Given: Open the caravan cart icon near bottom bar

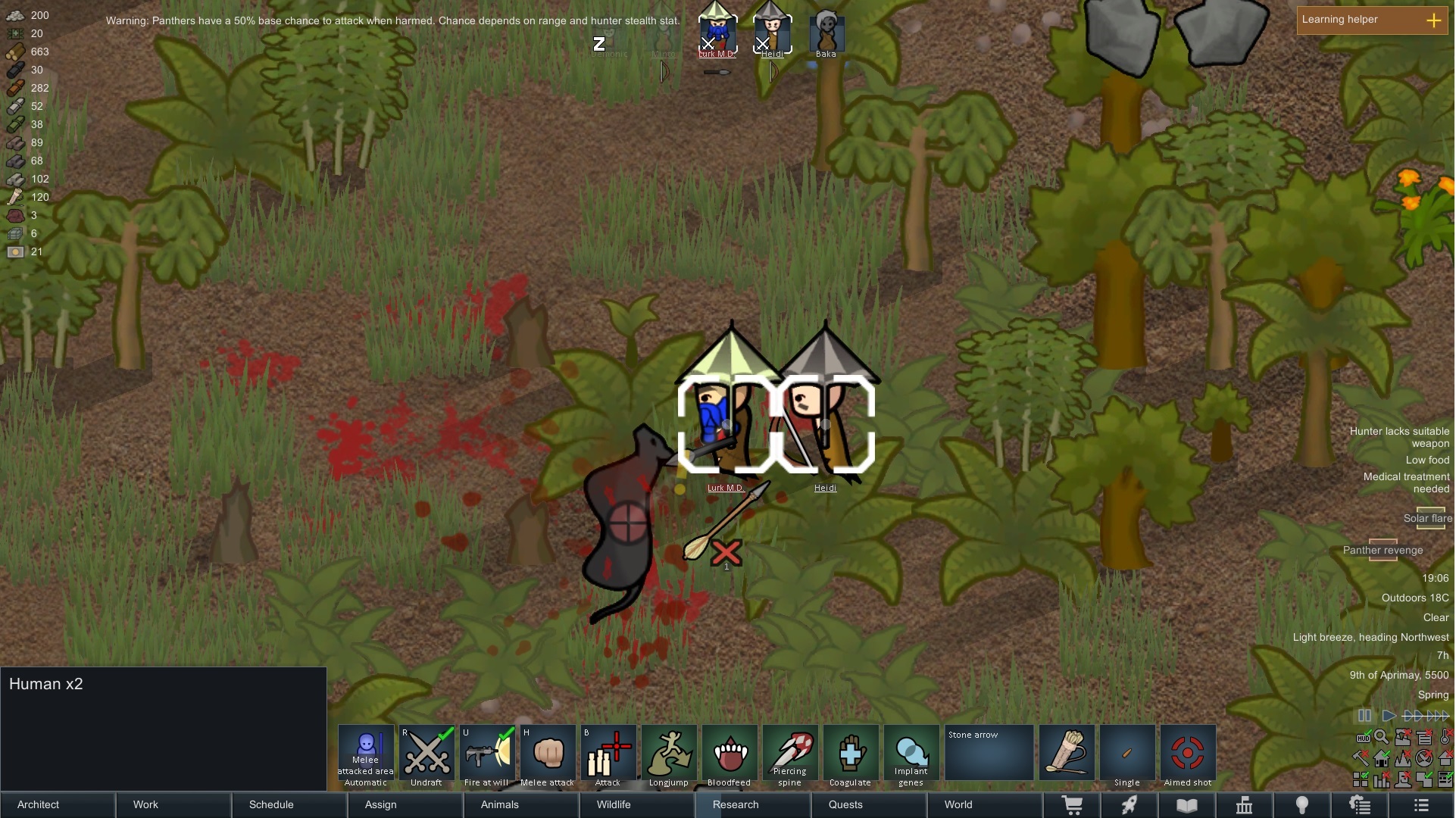Looking at the screenshot, I should (x=1073, y=805).
